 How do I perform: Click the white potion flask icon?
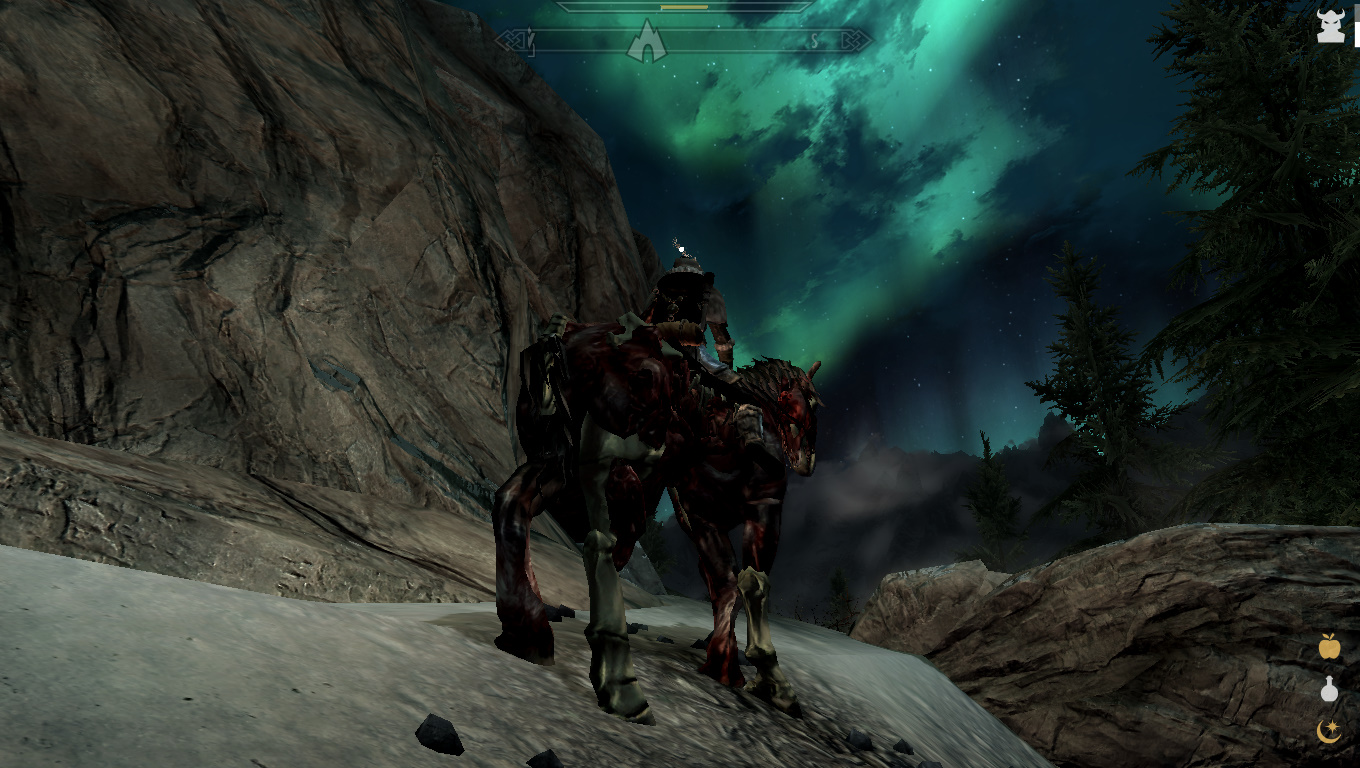click(x=1329, y=689)
